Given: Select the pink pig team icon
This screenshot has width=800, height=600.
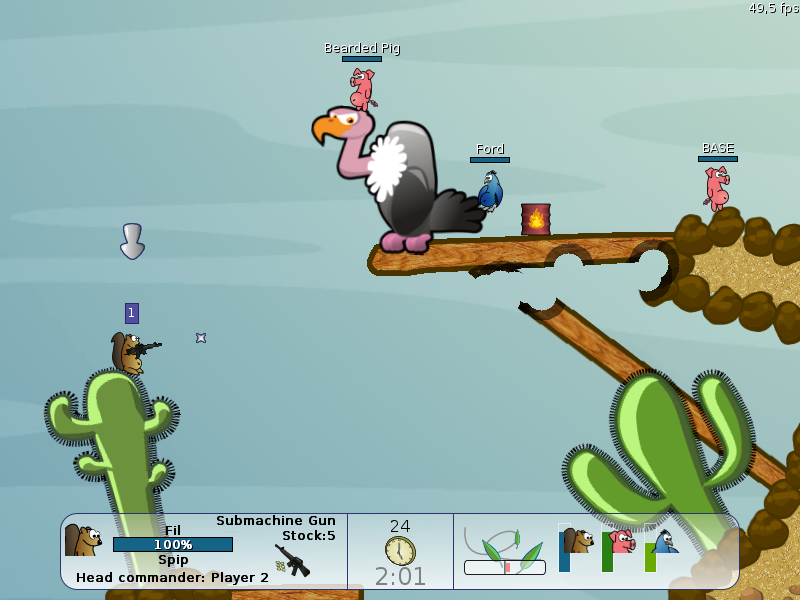Looking at the screenshot, I should (x=621, y=542).
